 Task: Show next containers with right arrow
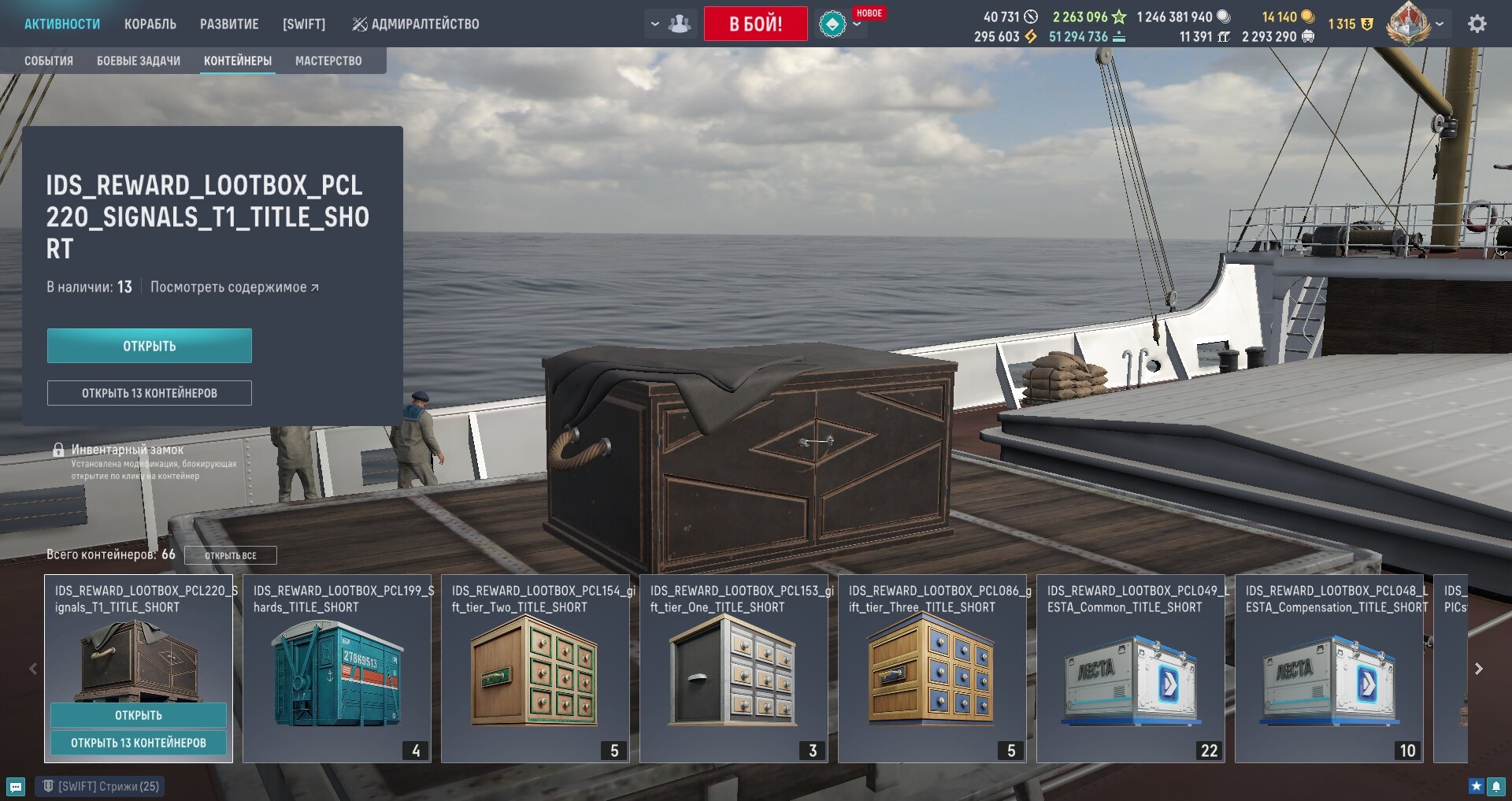[1479, 669]
